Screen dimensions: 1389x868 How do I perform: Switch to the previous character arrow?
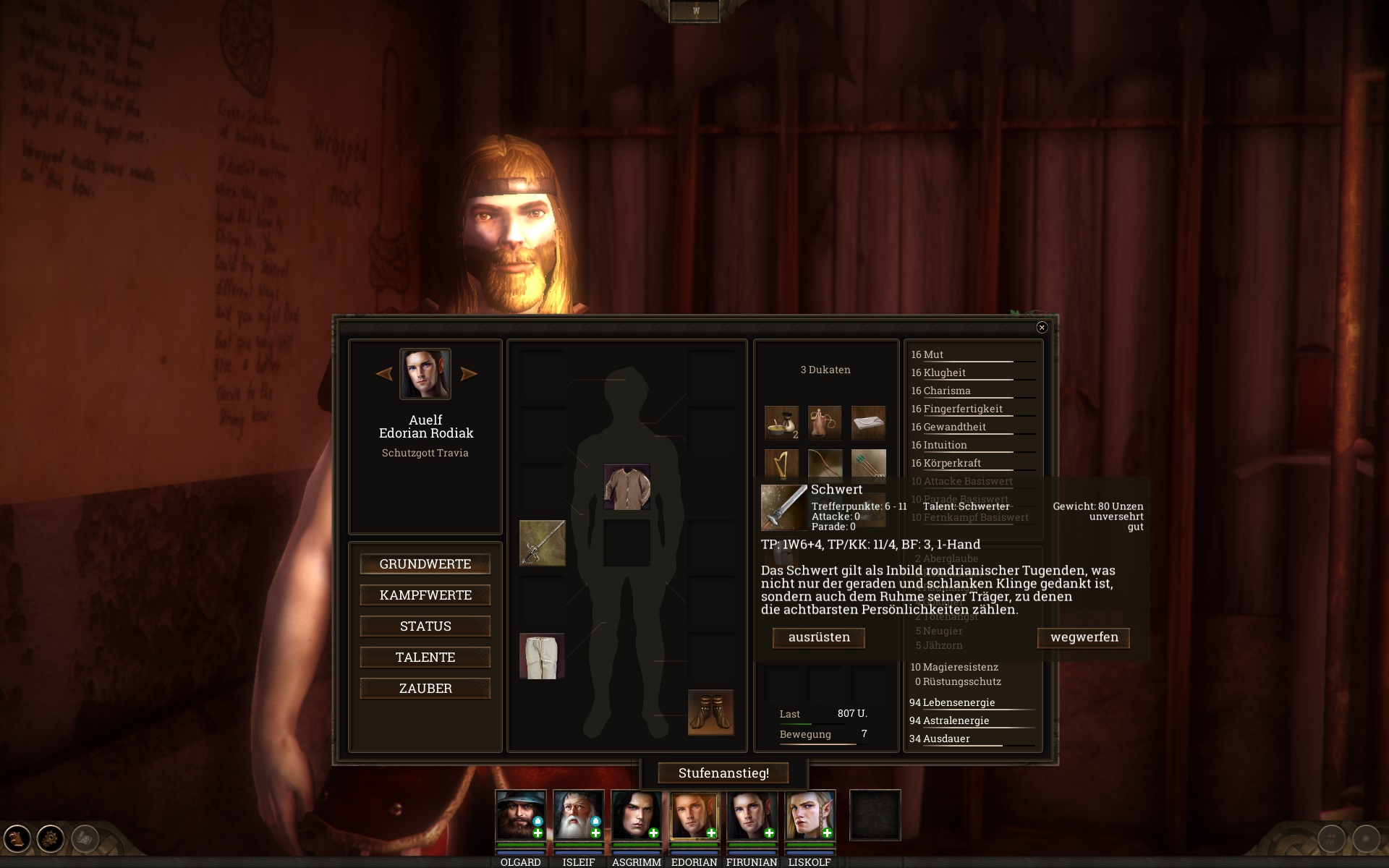383,374
